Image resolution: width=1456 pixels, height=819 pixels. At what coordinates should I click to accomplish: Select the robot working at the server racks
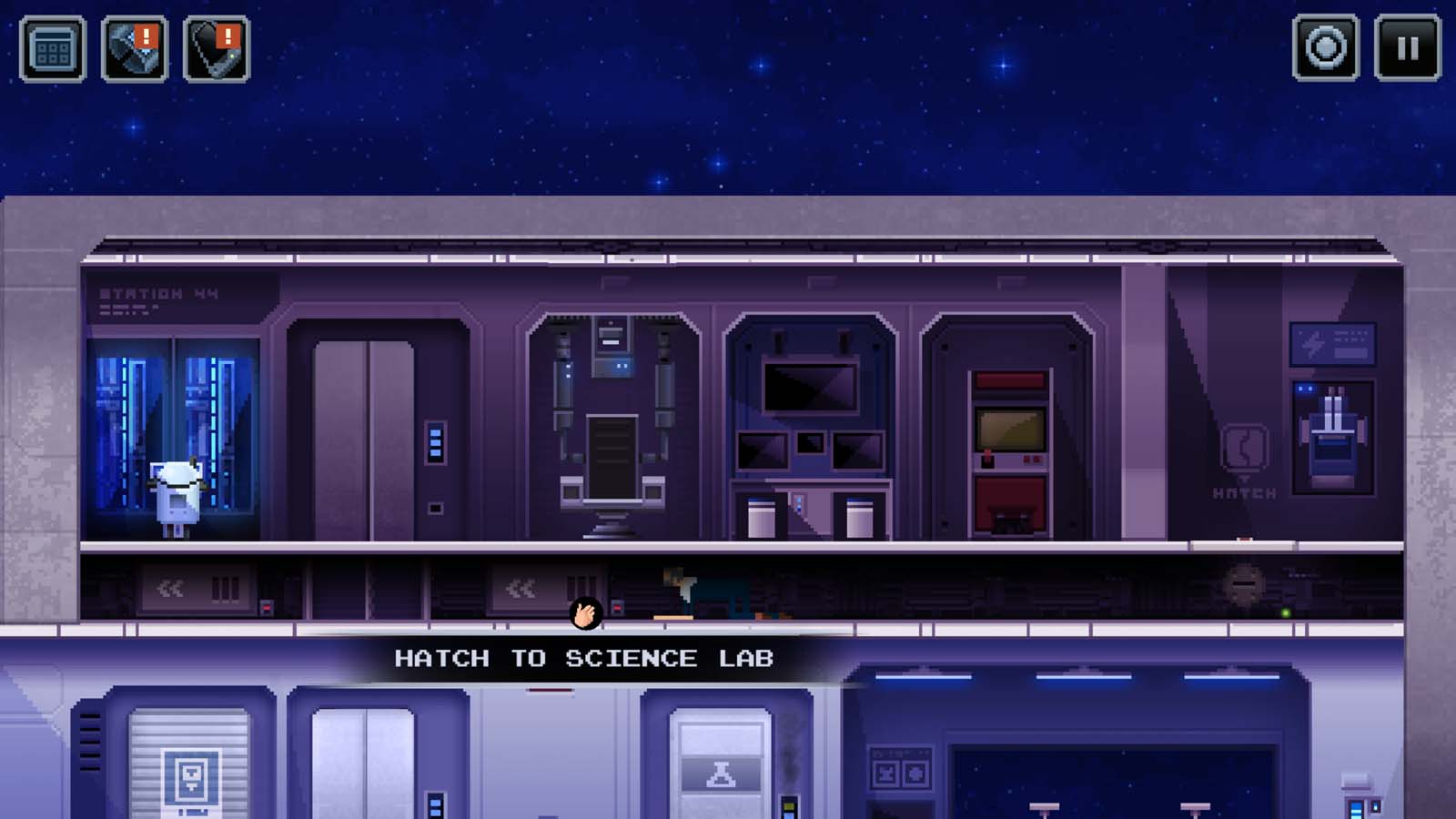click(176, 491)
